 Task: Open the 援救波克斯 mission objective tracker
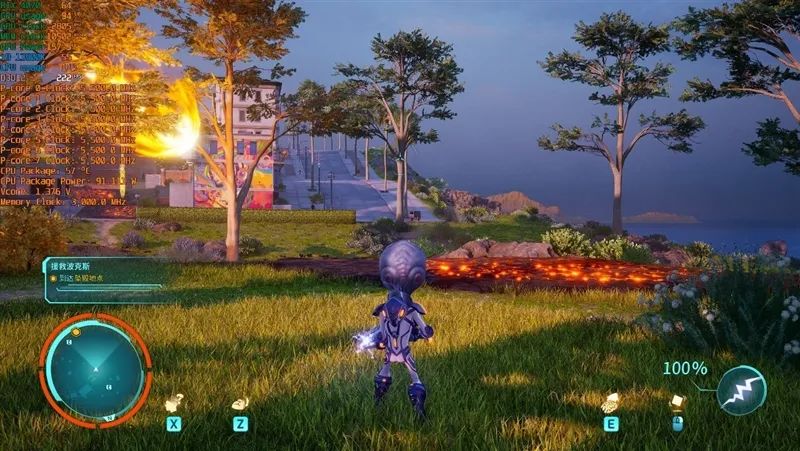click(103, 279)
